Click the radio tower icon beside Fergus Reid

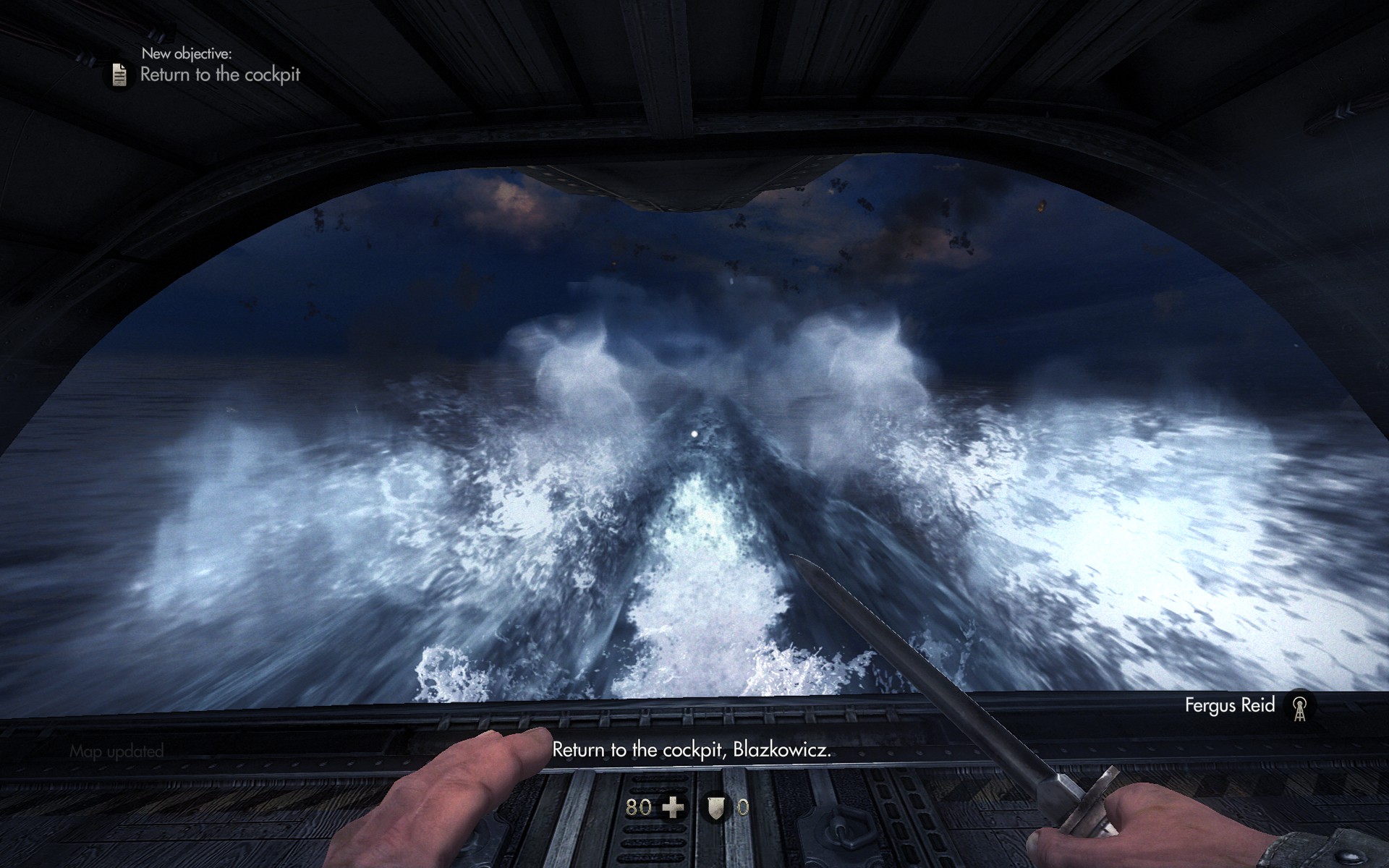tap(1299, 707)
